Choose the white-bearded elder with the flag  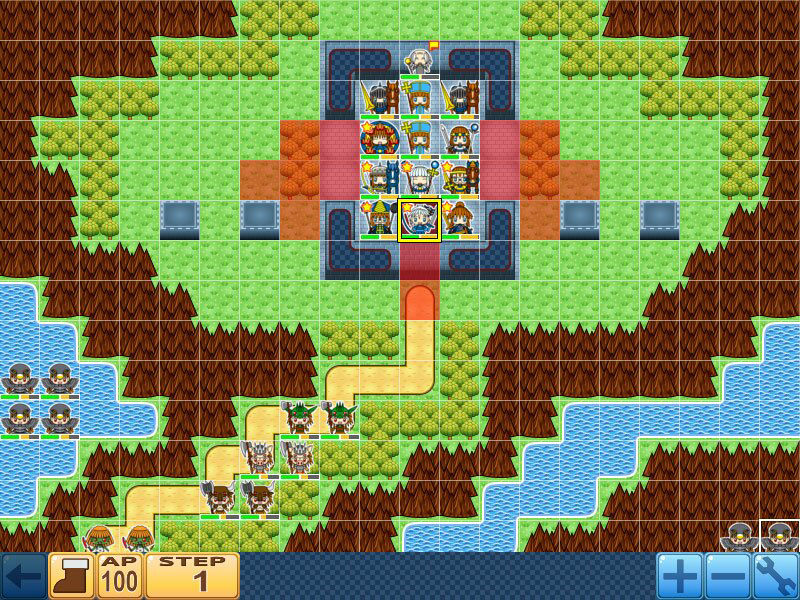(x=419, y=62)
